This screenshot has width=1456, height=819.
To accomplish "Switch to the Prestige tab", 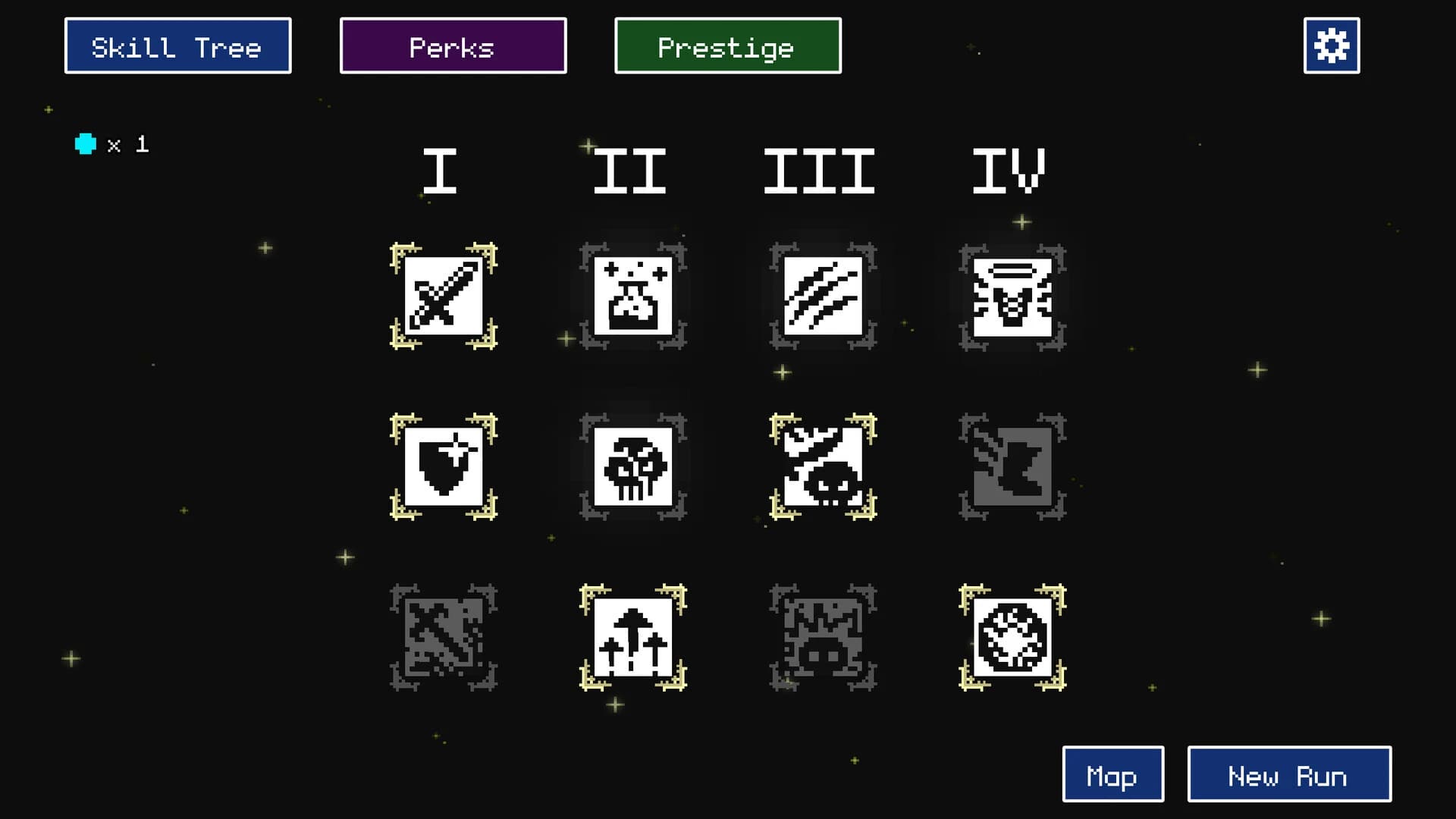I will pos(726,45).
